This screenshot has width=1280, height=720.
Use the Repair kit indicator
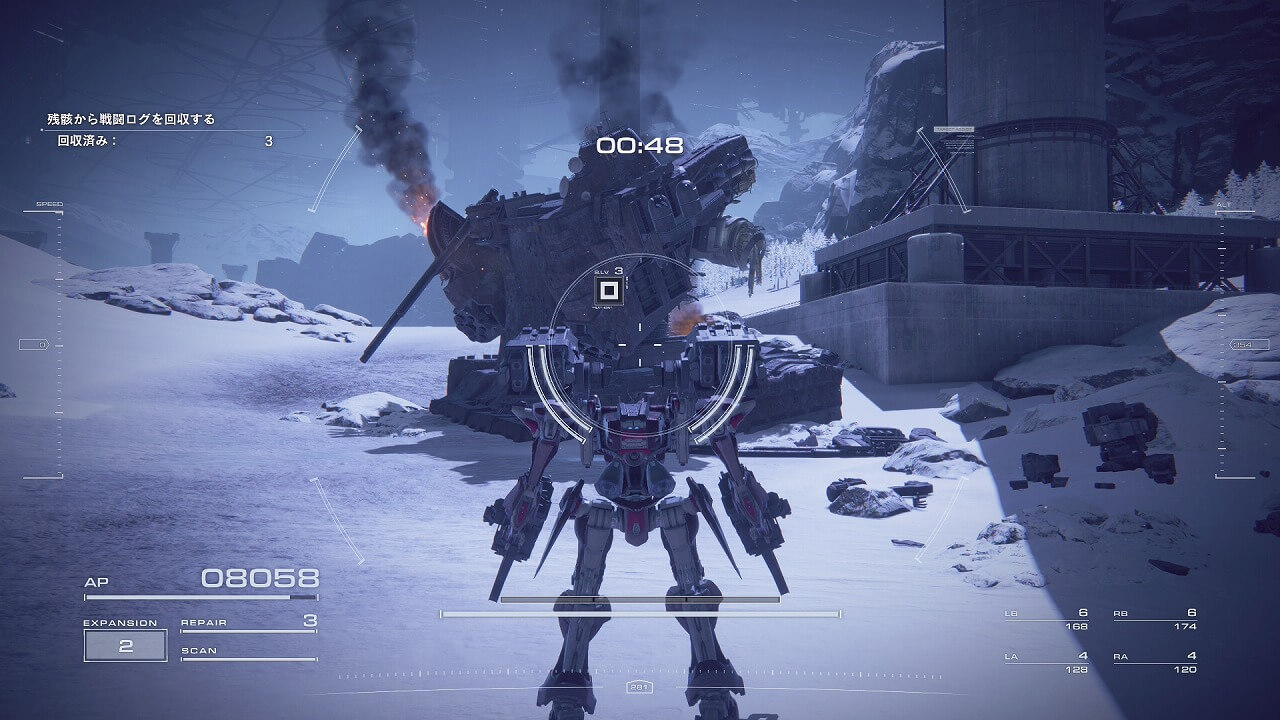click(x=248, y=623)
